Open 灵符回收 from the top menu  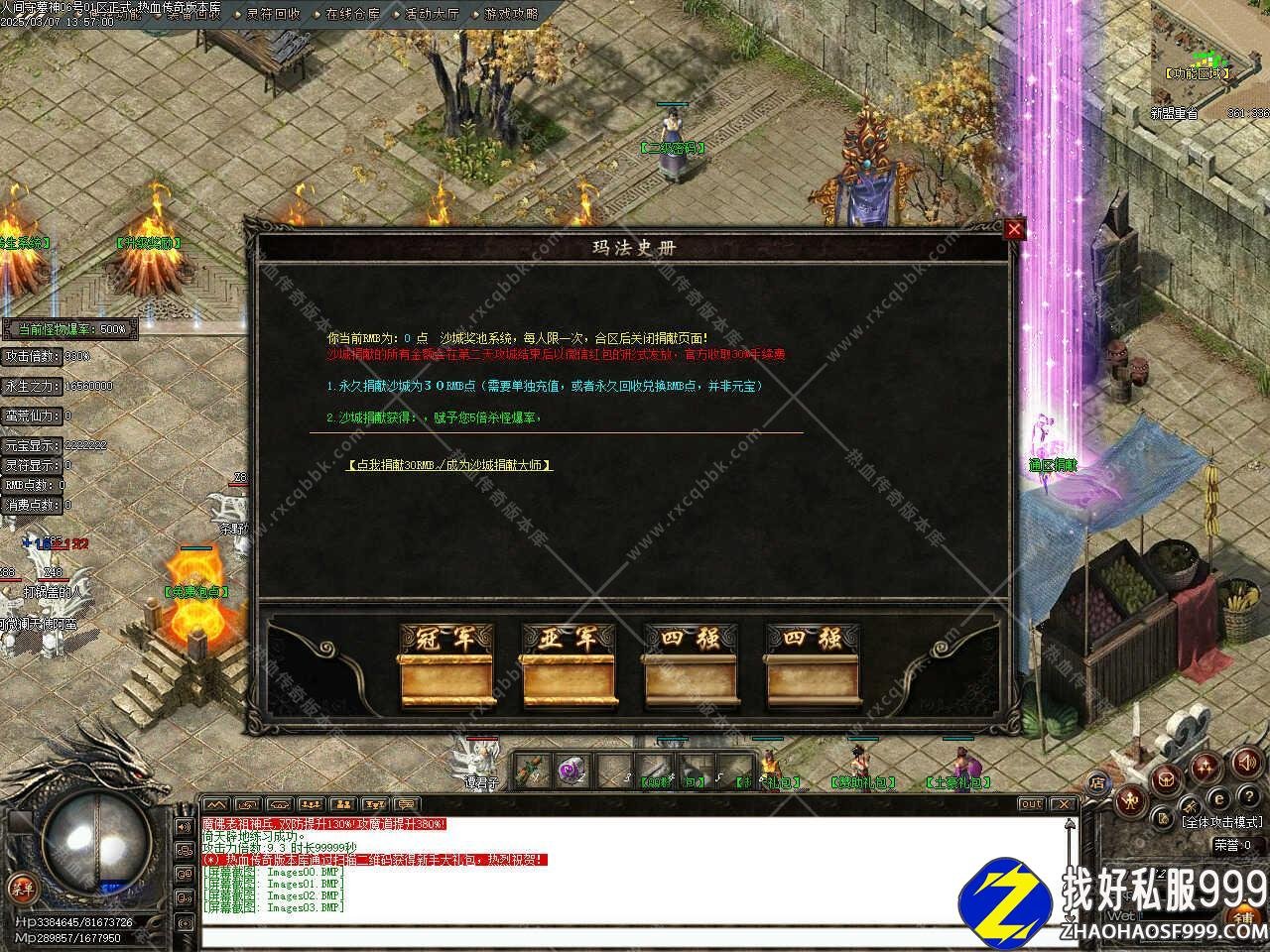273,14
